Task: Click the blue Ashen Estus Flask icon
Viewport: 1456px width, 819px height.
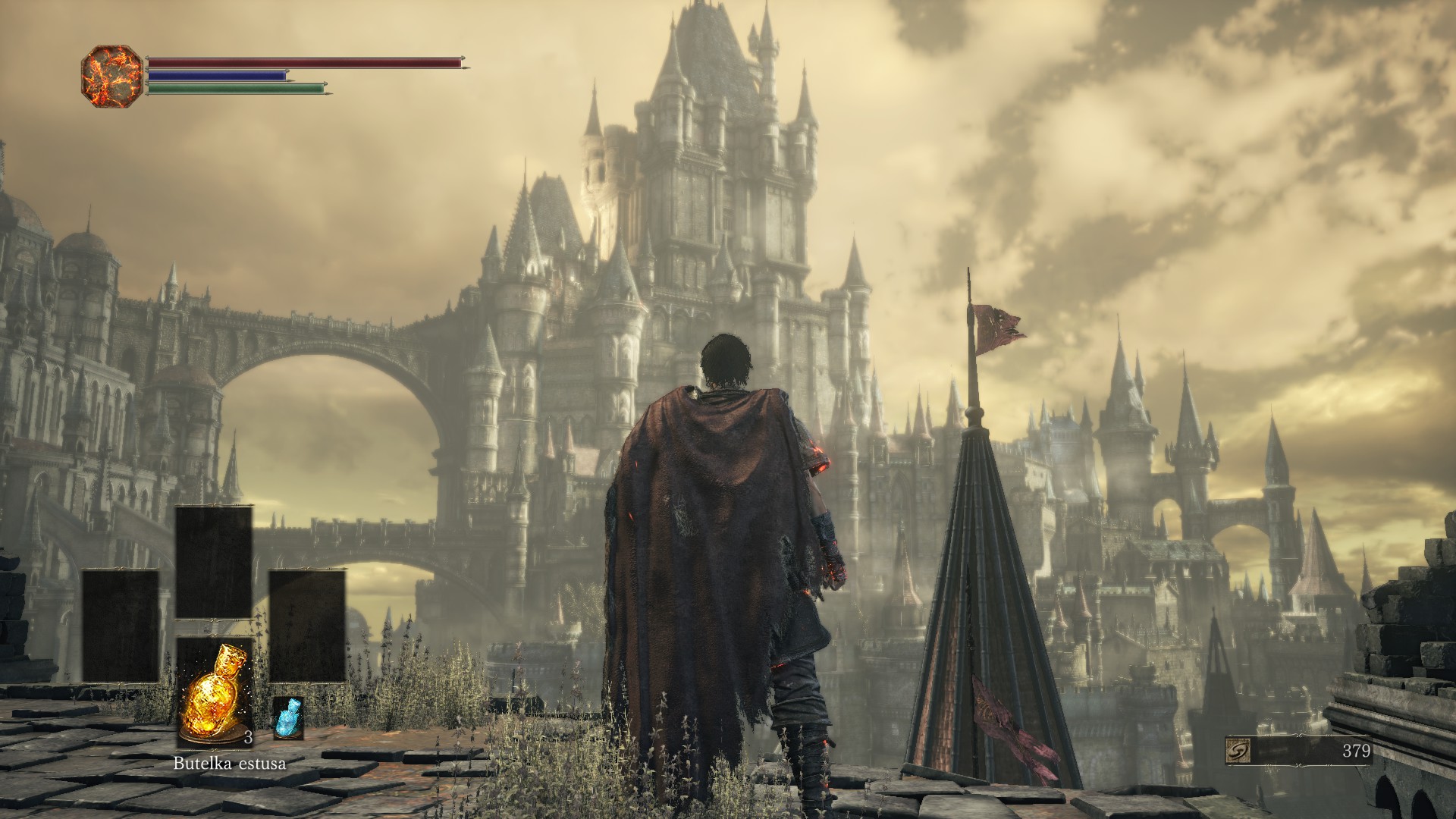Action: pos(287,718)
